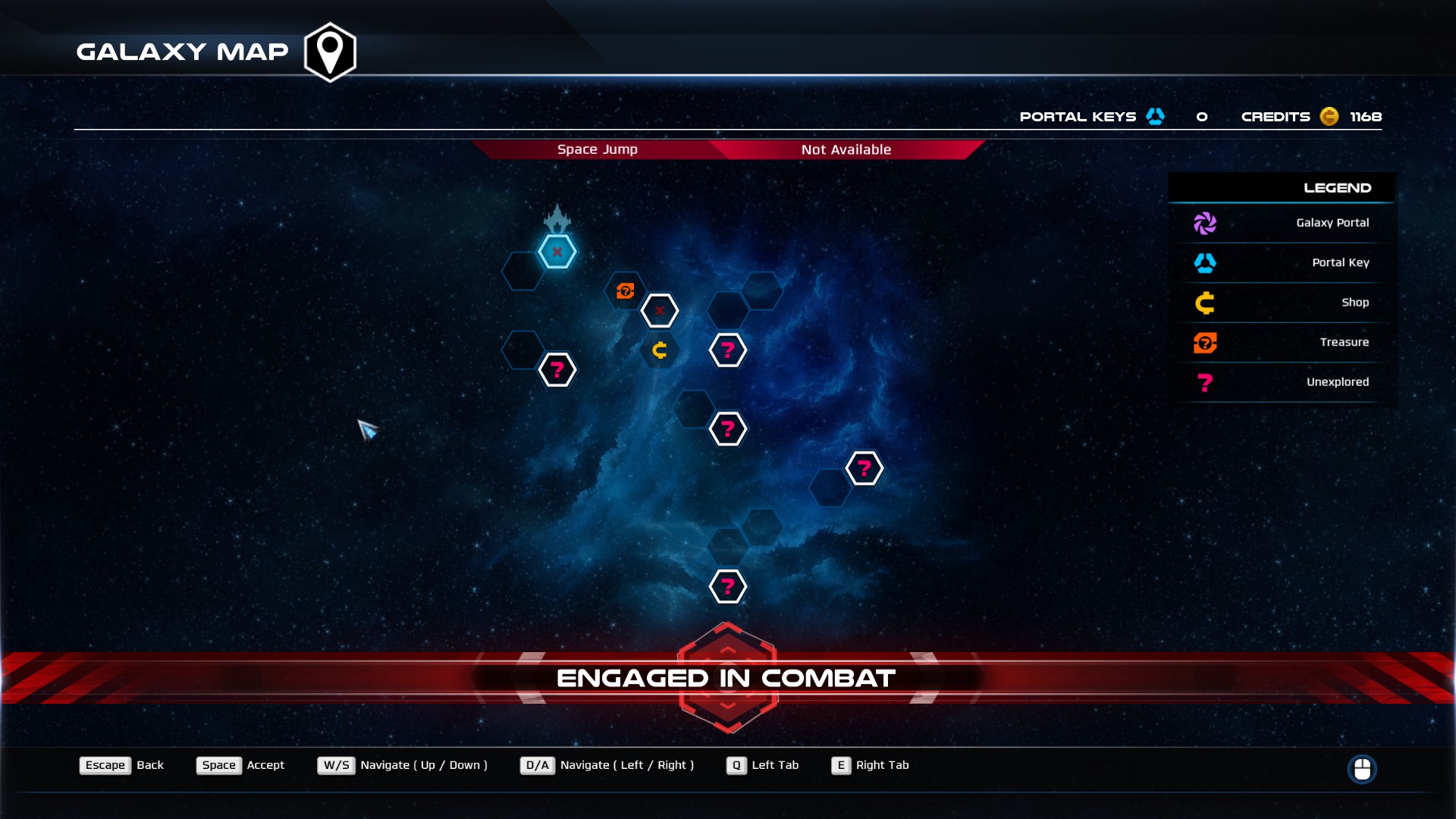The height and width of the screenshot is (819, 1456).
Task: Click the coin icon next to Credits
Action: pos(1329,117)
